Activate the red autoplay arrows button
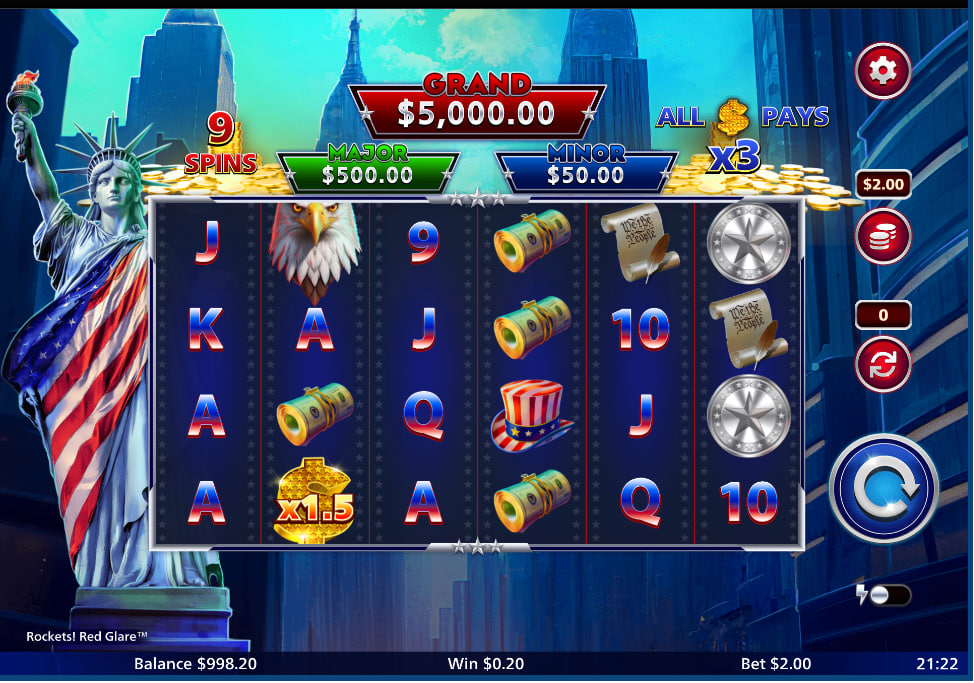974x683 pixels. 883,364
